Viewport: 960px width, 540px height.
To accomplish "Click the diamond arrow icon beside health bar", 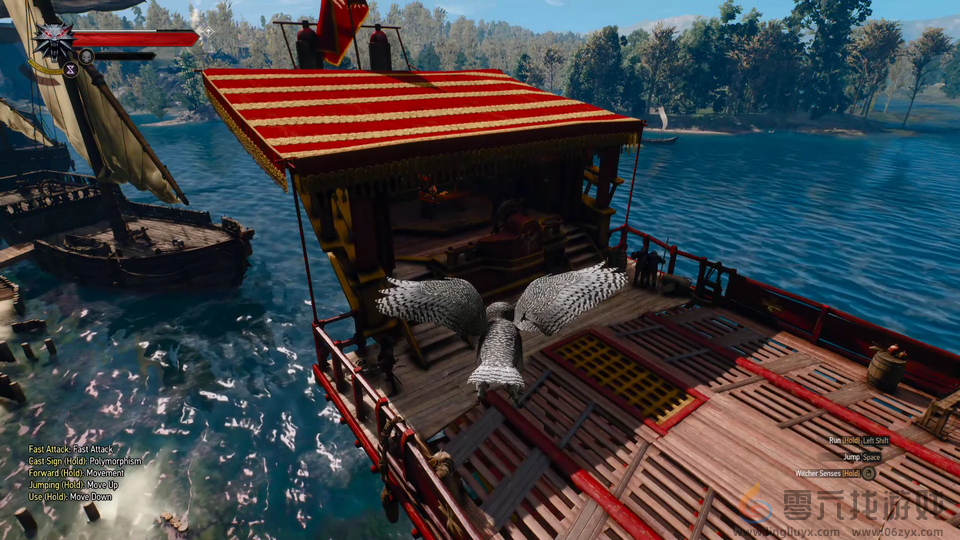I will (x=208, y=32).
